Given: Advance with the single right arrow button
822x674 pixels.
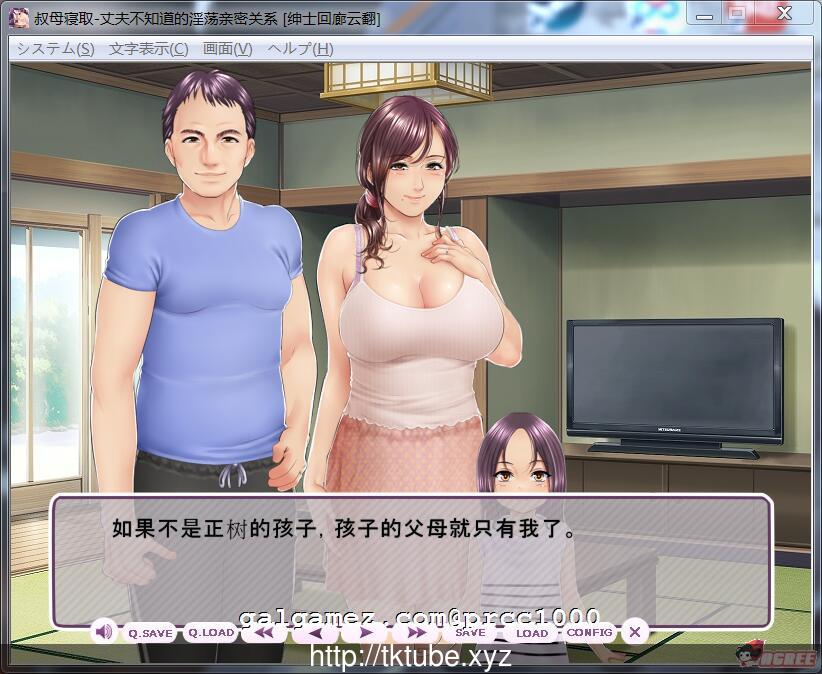Looking at the screenshot, I should pyautogui.click(x=367, y=633).
